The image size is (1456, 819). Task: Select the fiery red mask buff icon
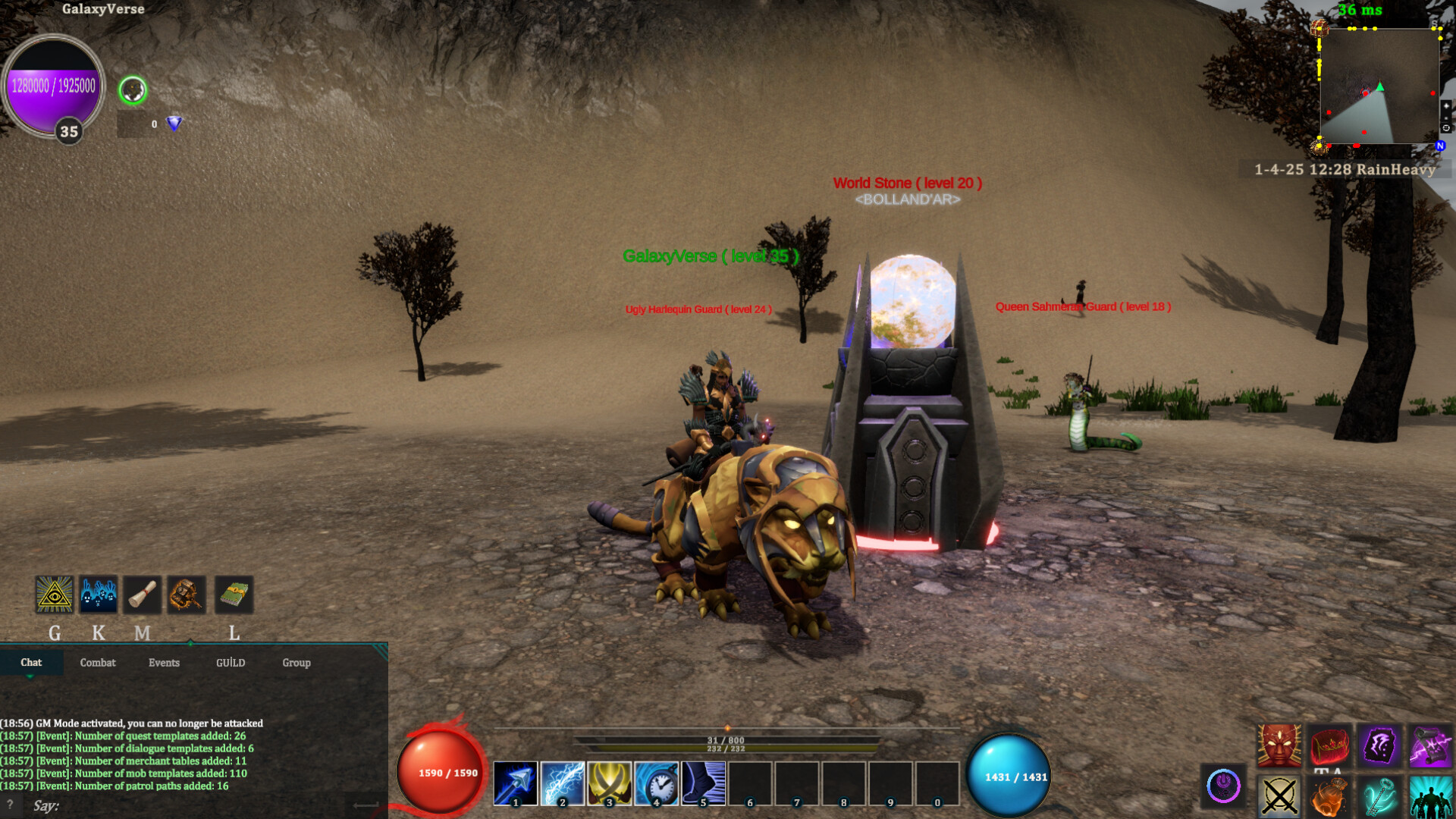(1279, 745)
